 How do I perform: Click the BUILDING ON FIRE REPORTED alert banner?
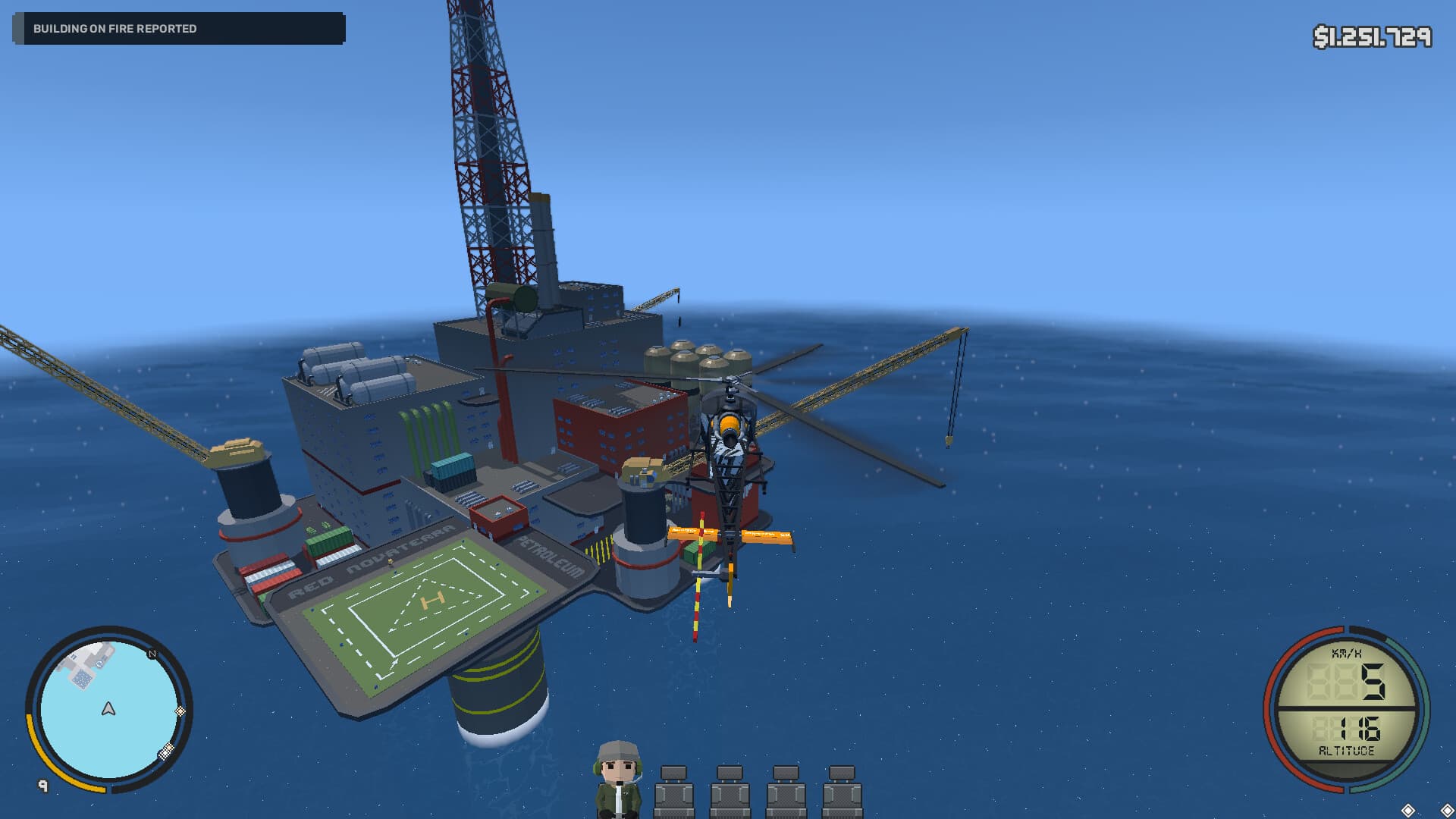178,30
